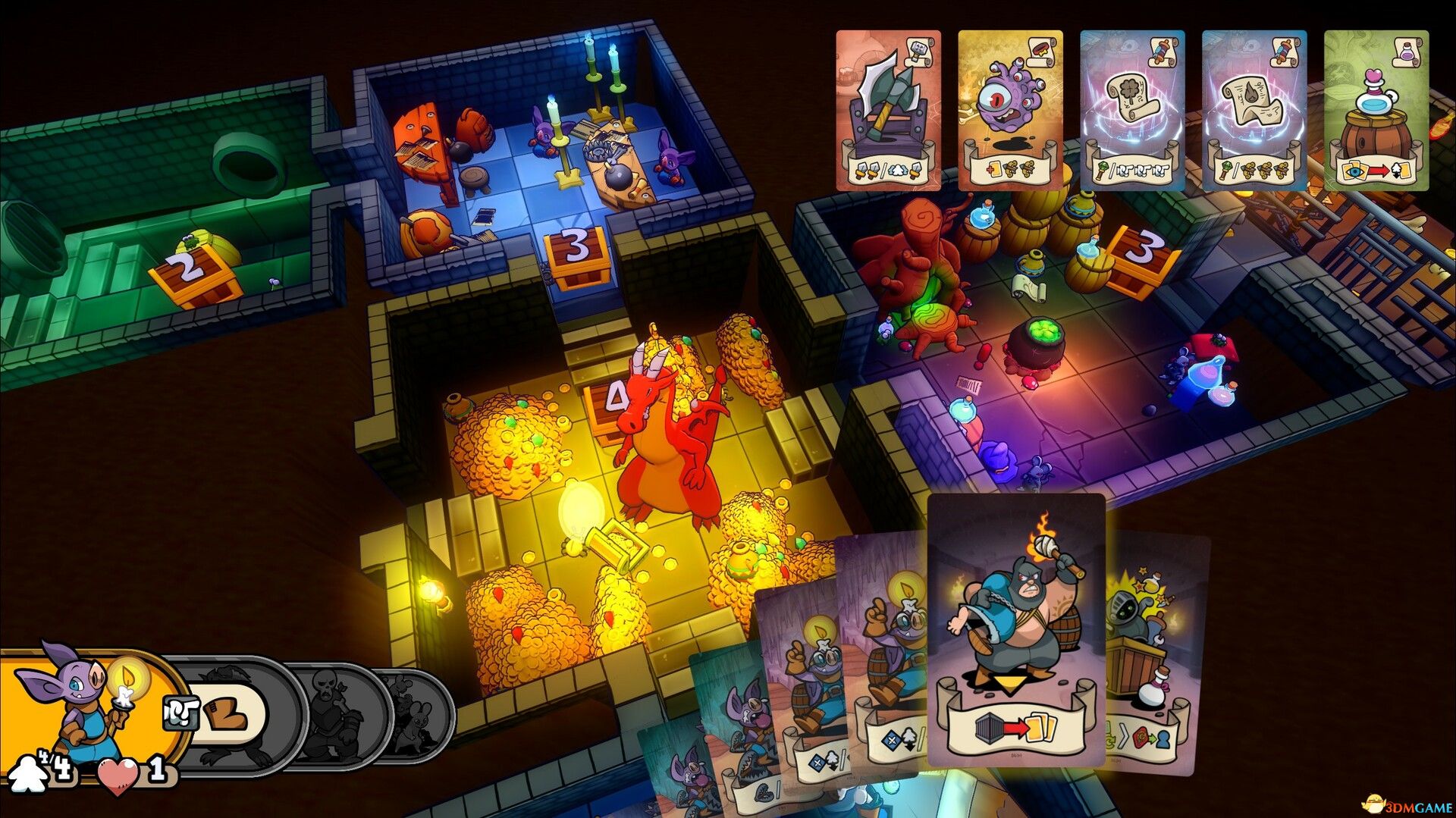Pick the purple eyeball monster card
Viewport: 1456px width, 818px height.
coord(1009,106)
